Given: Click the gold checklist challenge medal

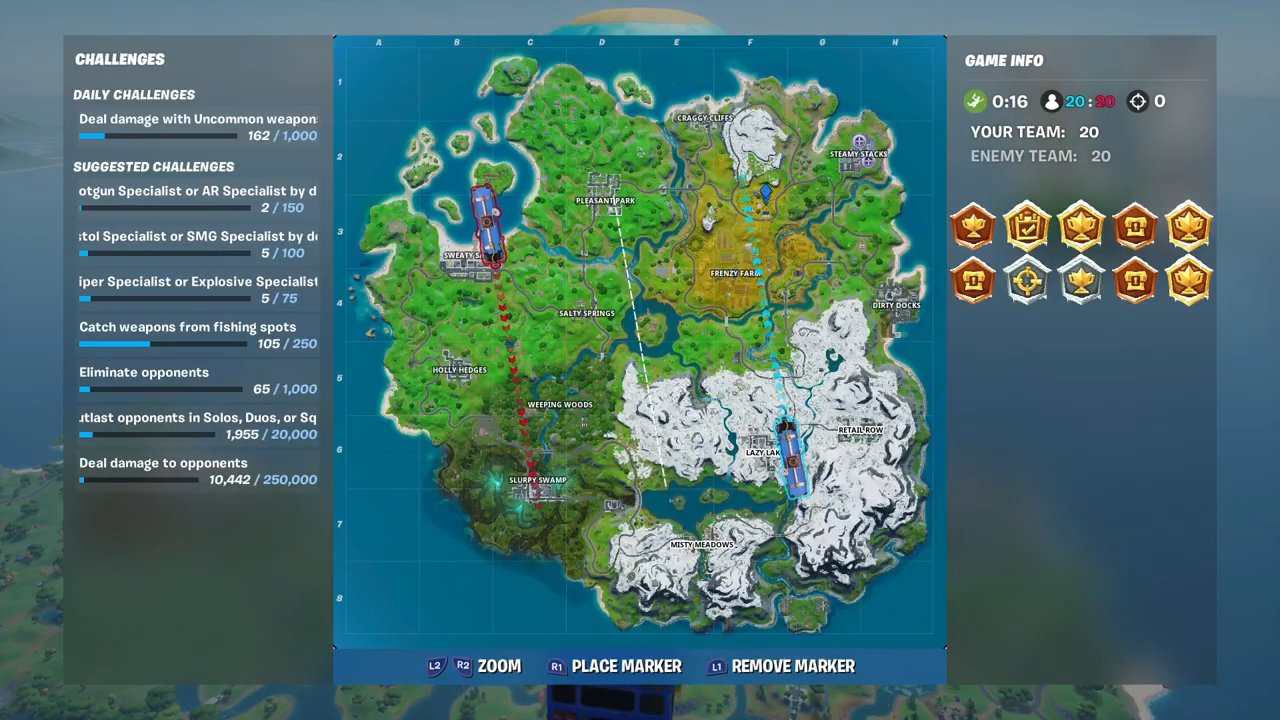Looking at the screenshot, I should (x=1027, y=225).
